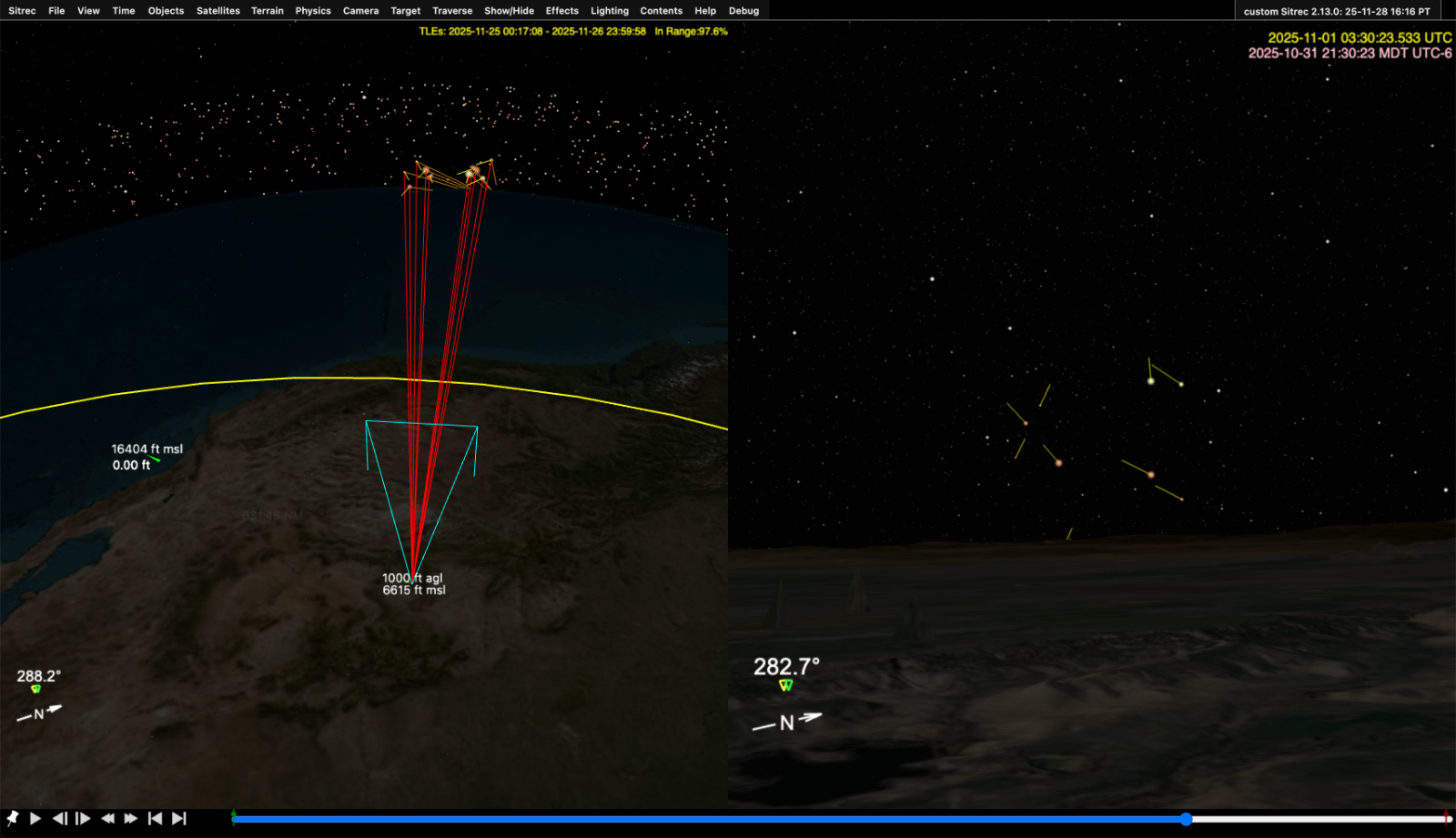Open the Lighting menu

pos(610,11)
